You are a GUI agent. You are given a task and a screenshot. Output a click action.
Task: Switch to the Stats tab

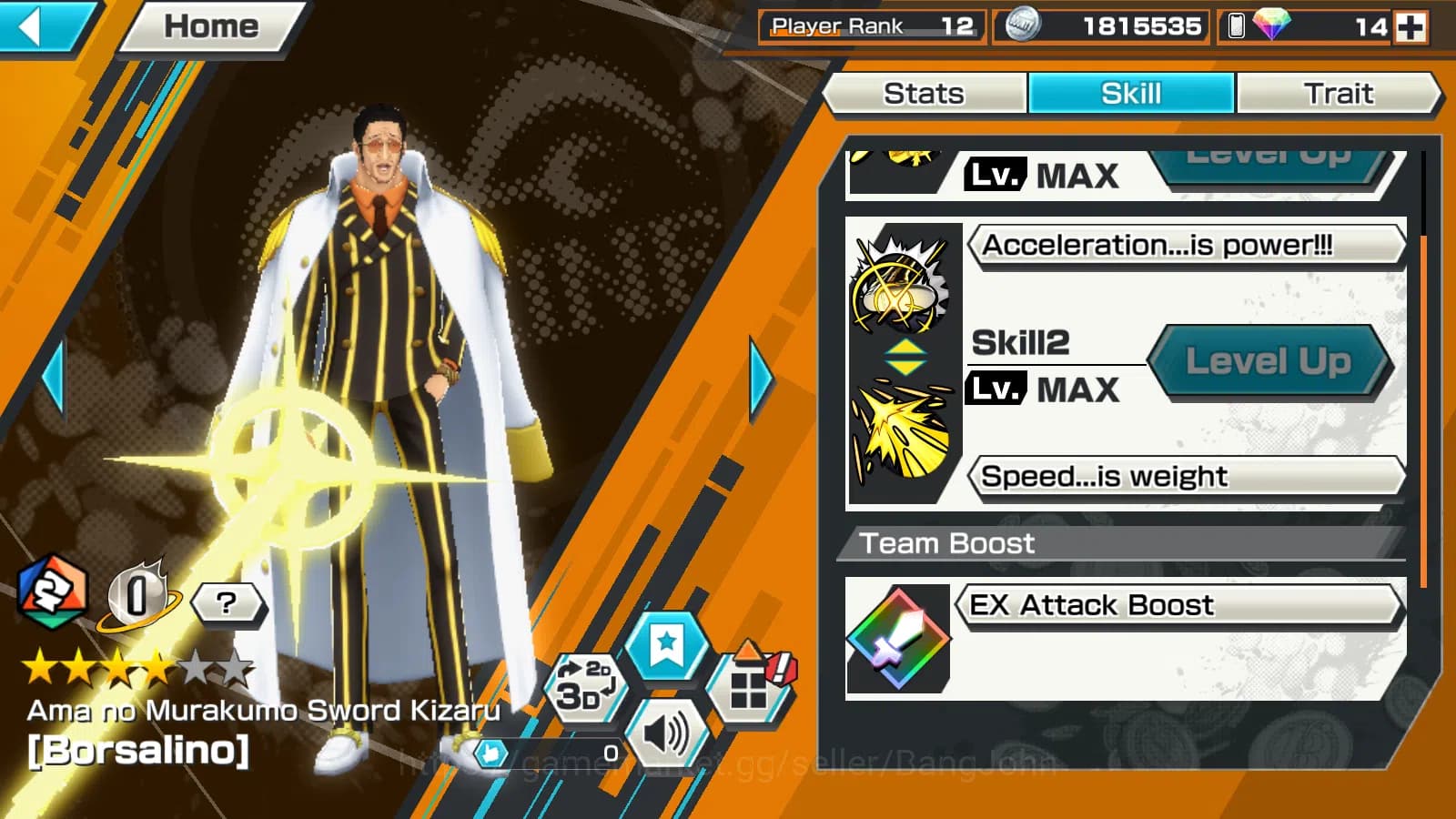click(923, 92)
